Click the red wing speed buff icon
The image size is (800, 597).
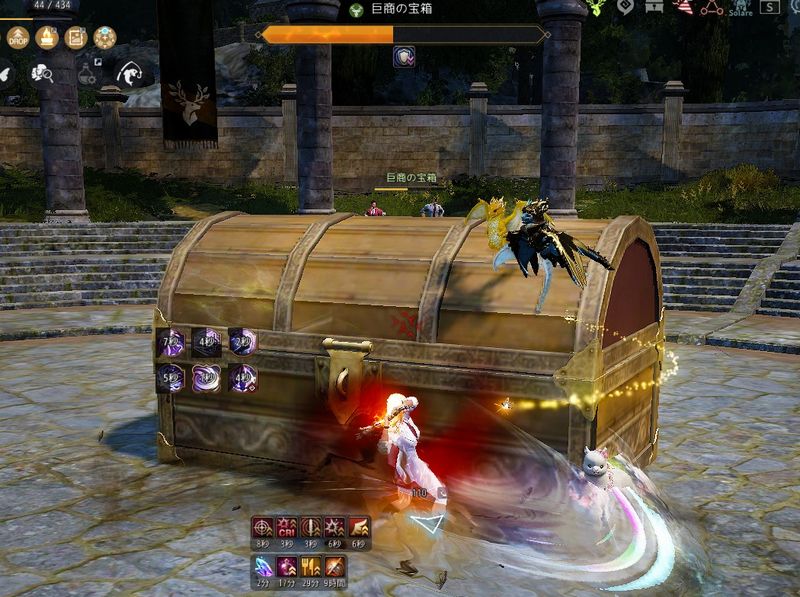(x=358, y=528)
